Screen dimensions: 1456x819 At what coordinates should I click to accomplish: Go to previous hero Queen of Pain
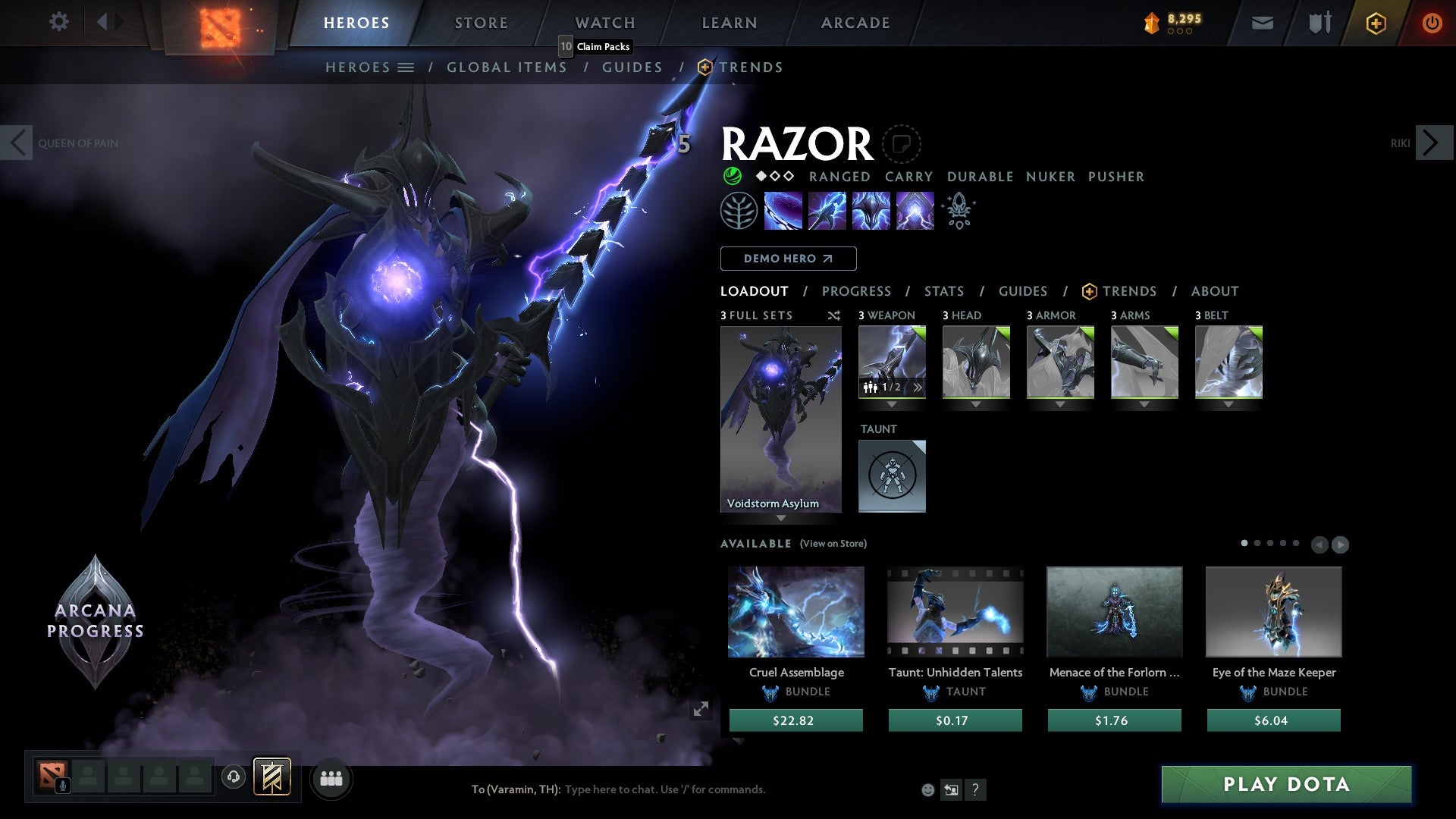click(x=17, y=143)
